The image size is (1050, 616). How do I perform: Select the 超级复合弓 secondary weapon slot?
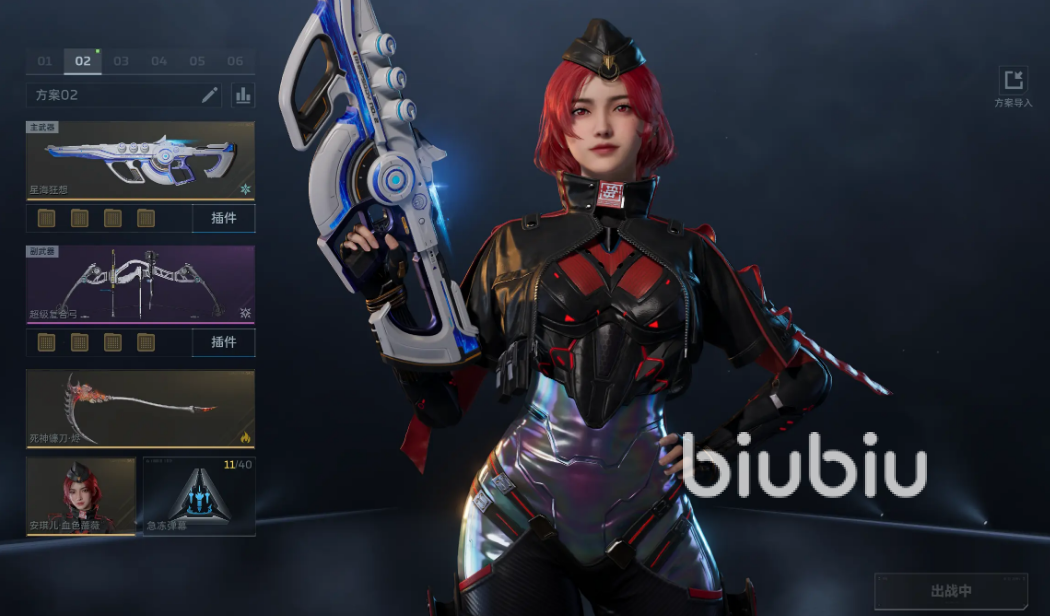pos(140,285)
